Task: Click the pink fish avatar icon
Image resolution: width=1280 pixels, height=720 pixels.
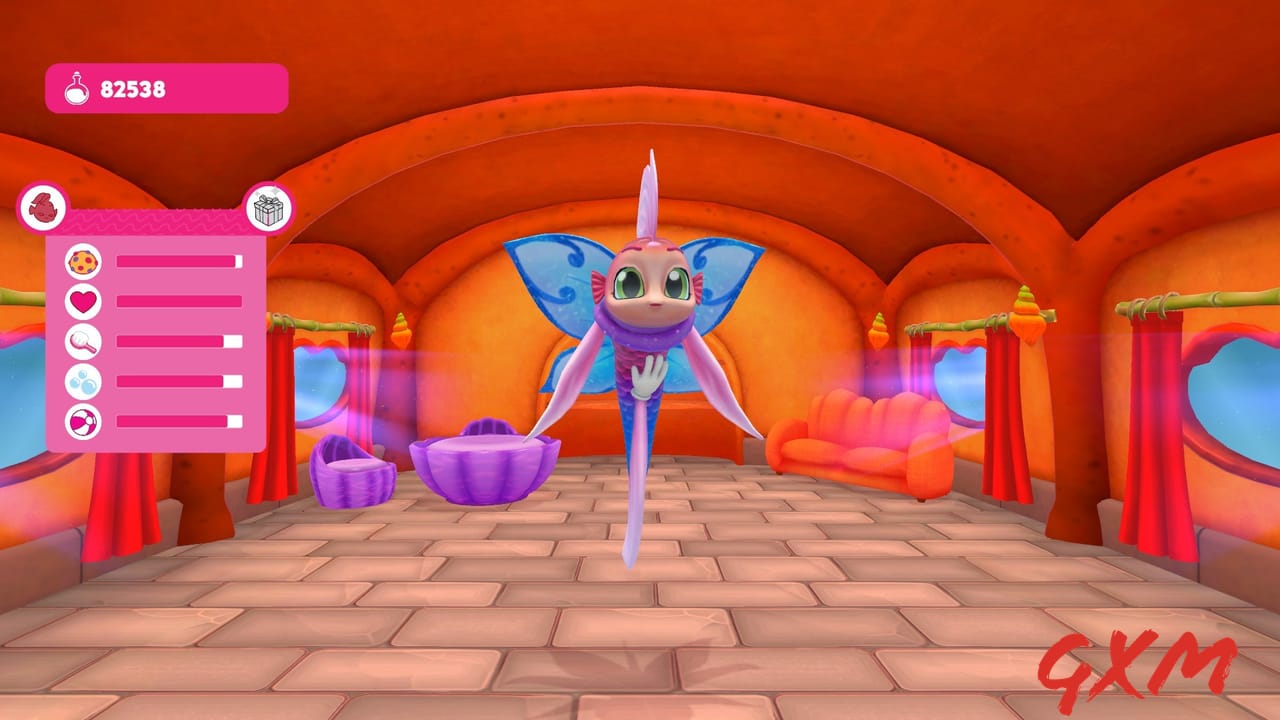Action: 42,209
